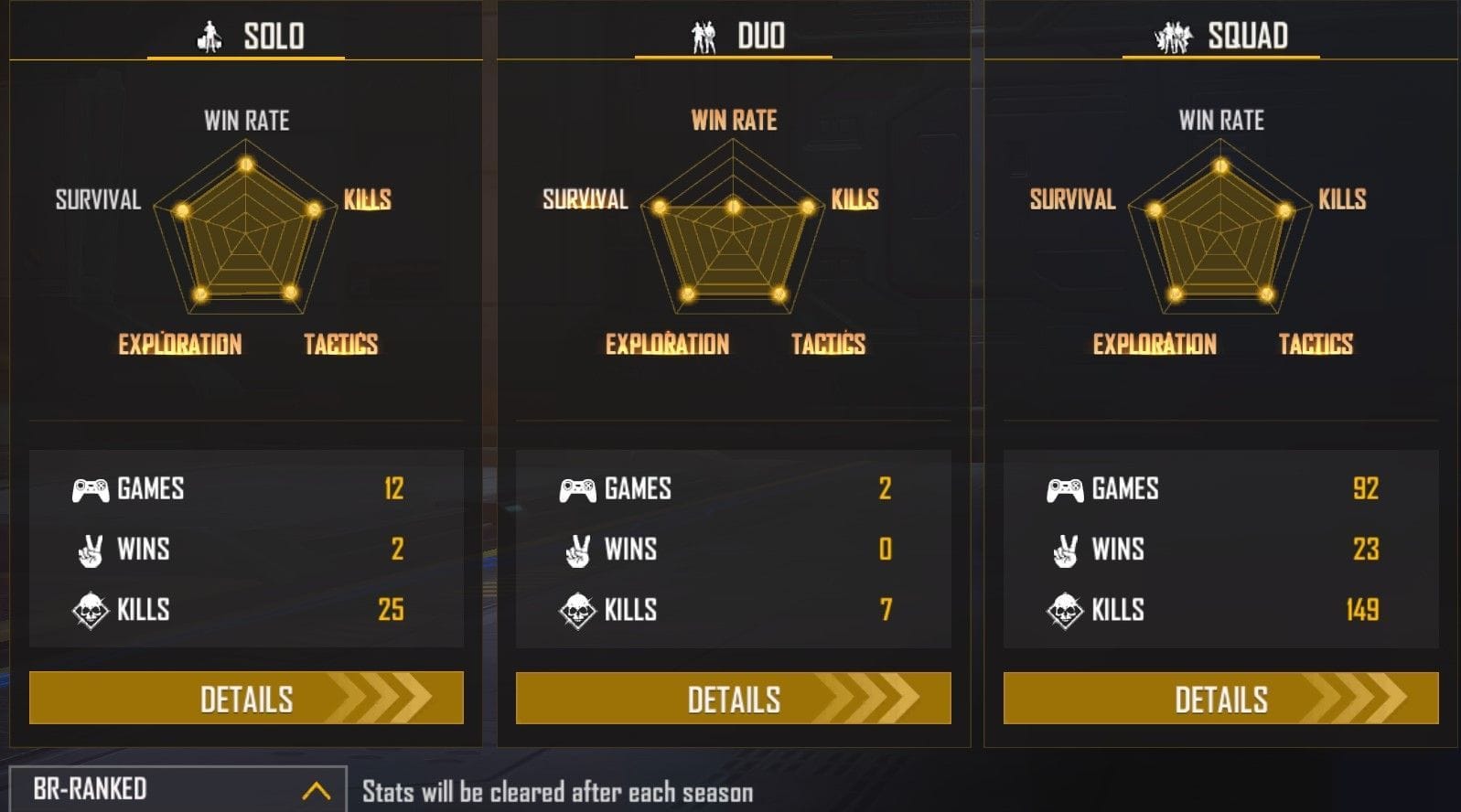Click the skull icon beside Solo Kills count
The image size is (1461, 812).
pos(90,609)
